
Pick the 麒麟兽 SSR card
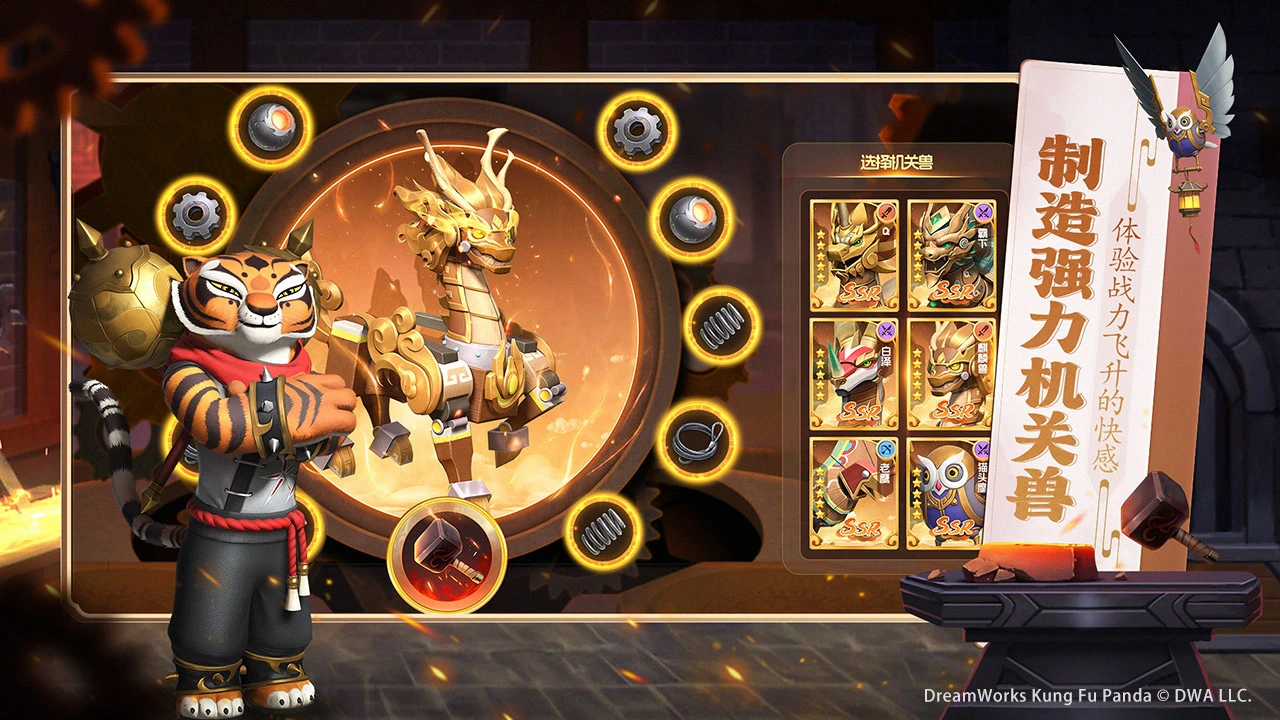pos(950,374)
